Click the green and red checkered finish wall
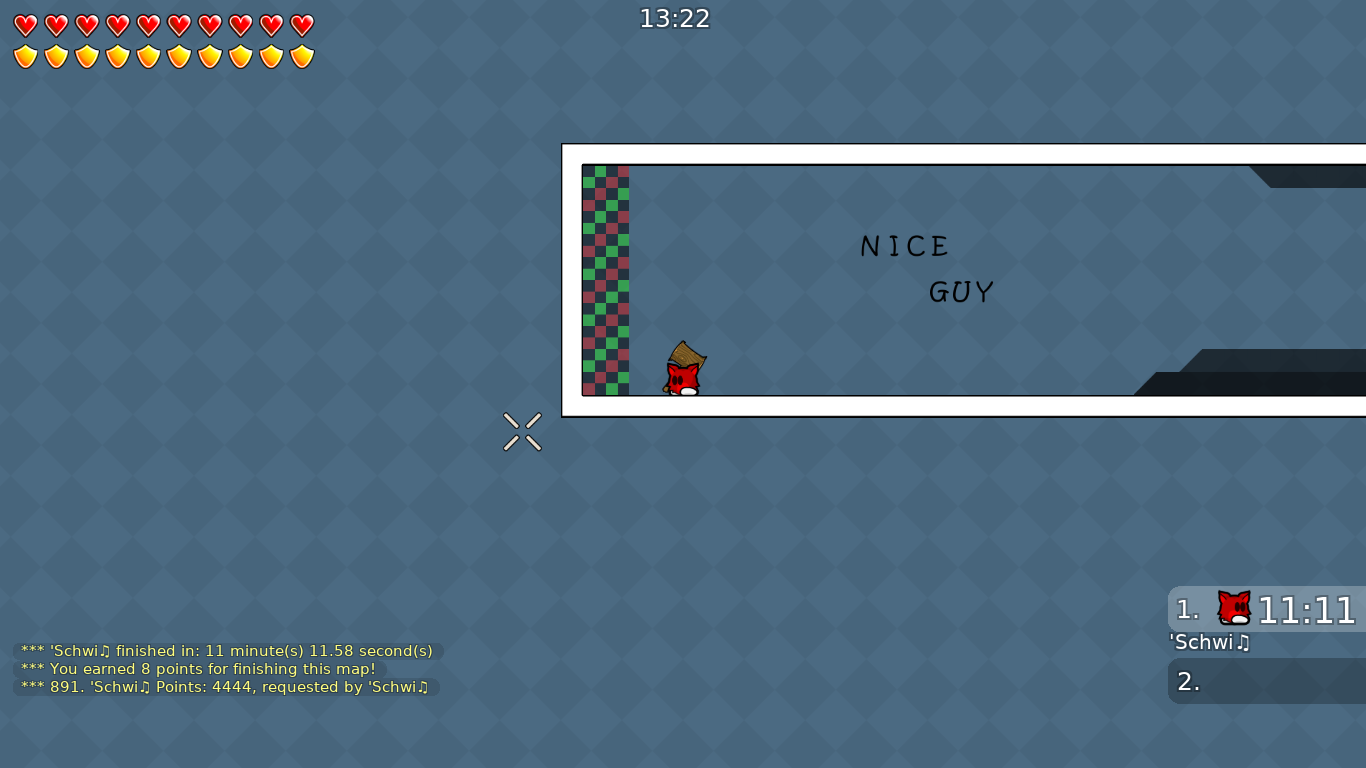 tap(605, 280)
